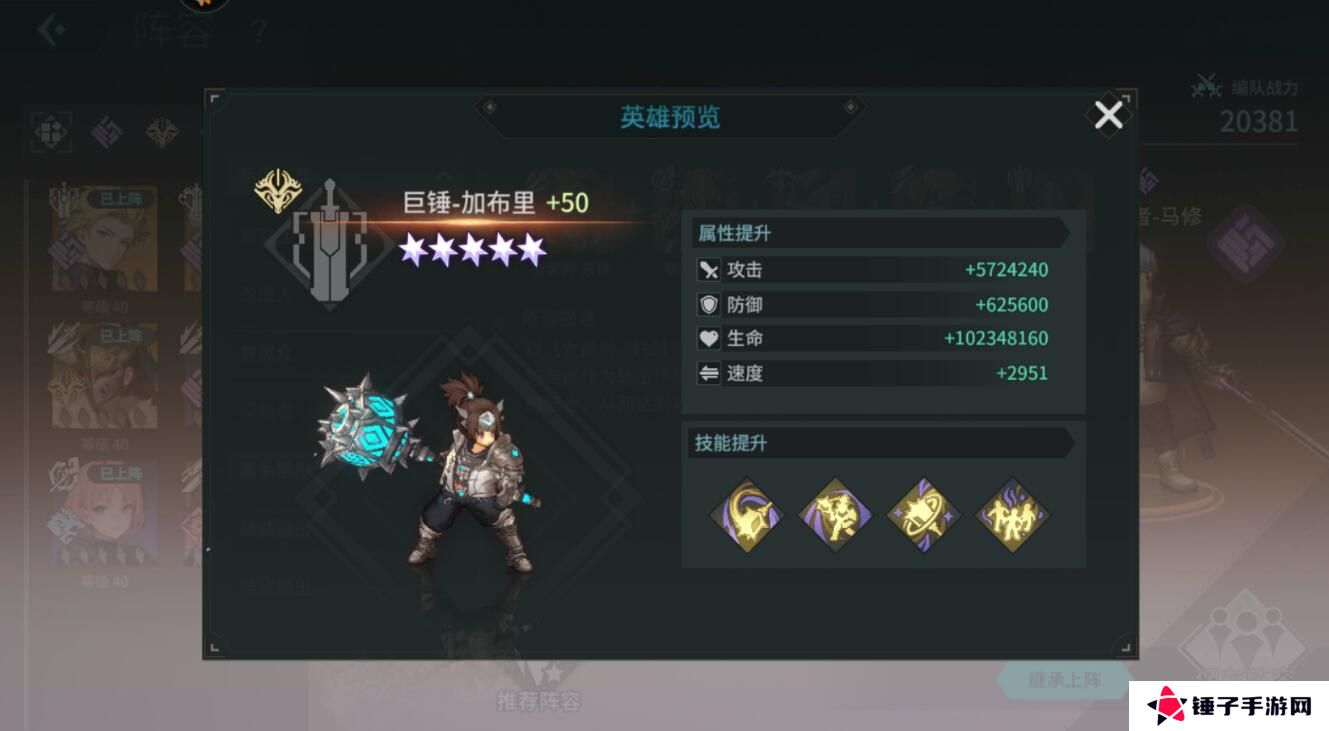This screenshot has height=731, width=1329.
Task: Select the rightmost group buff skill icon
Action: pyautogui.click(x=1013, y=514)
